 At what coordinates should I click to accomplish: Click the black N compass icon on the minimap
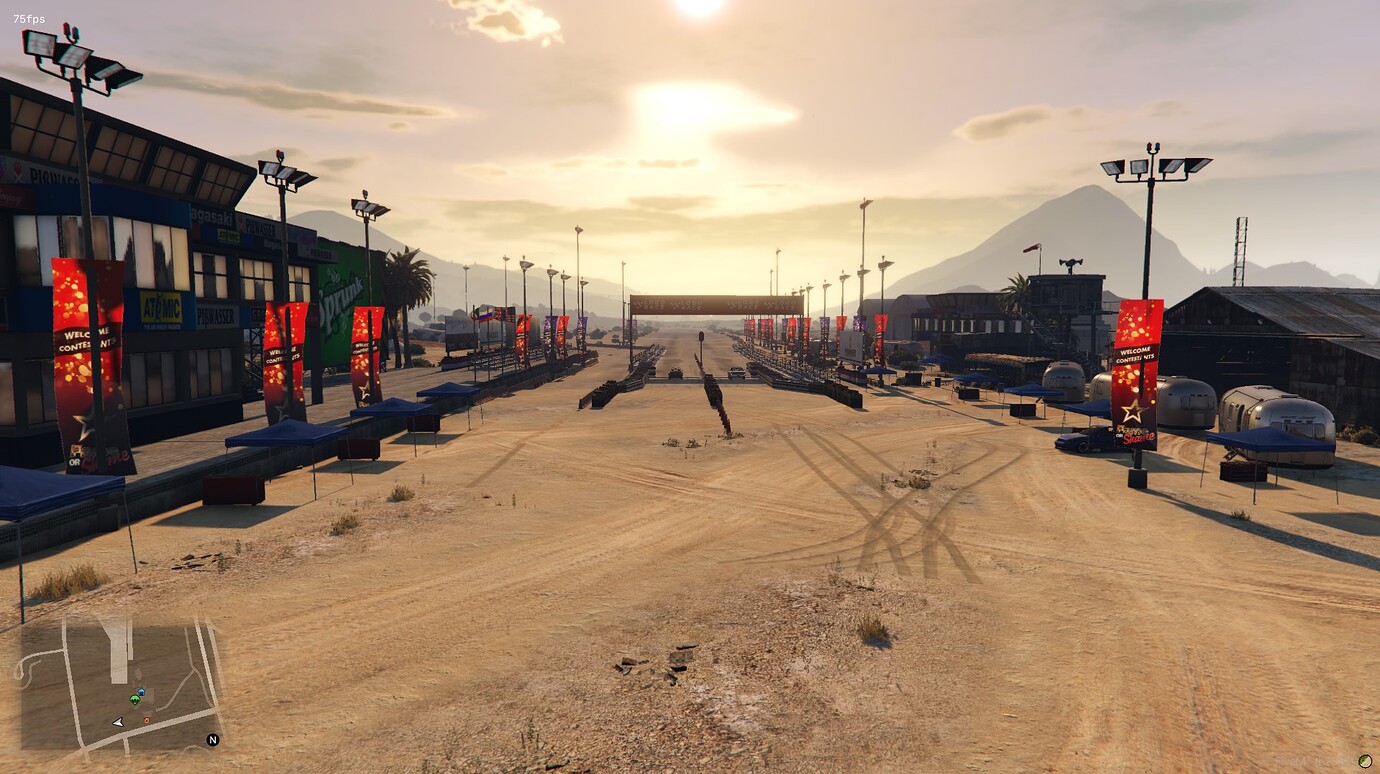(212, 742)
